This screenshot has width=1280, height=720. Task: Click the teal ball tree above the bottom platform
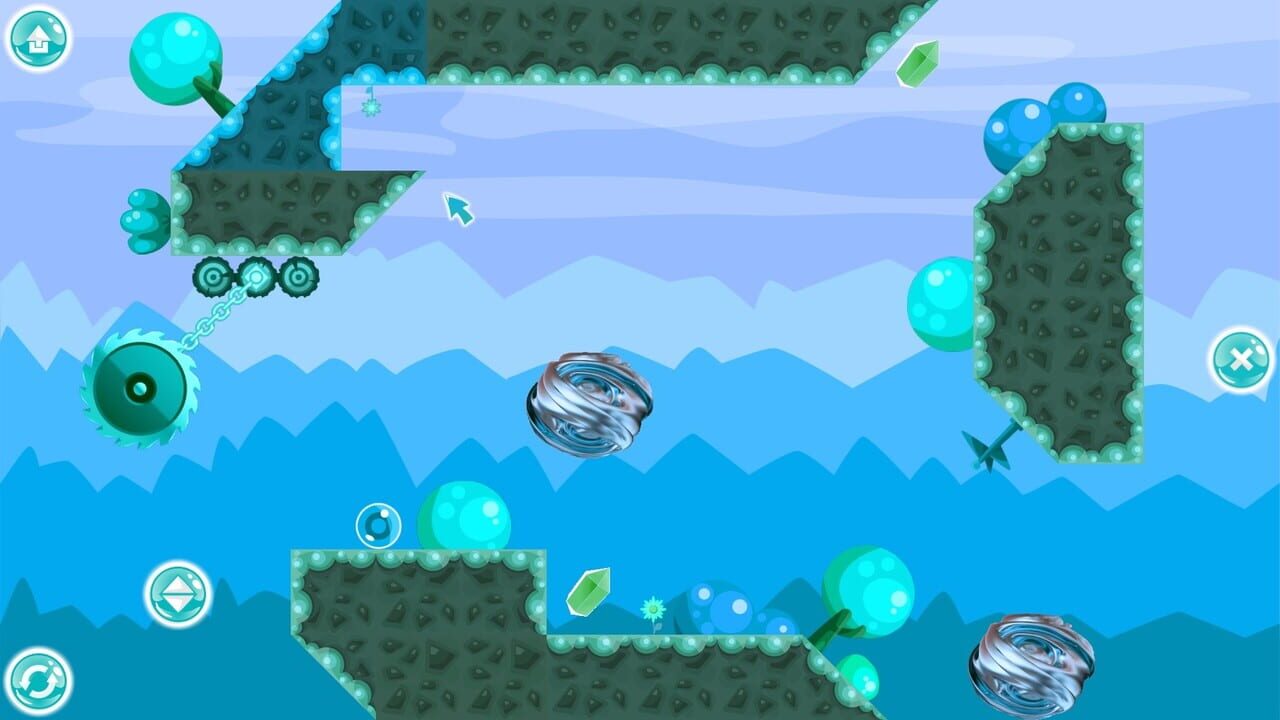click(871, 591)
